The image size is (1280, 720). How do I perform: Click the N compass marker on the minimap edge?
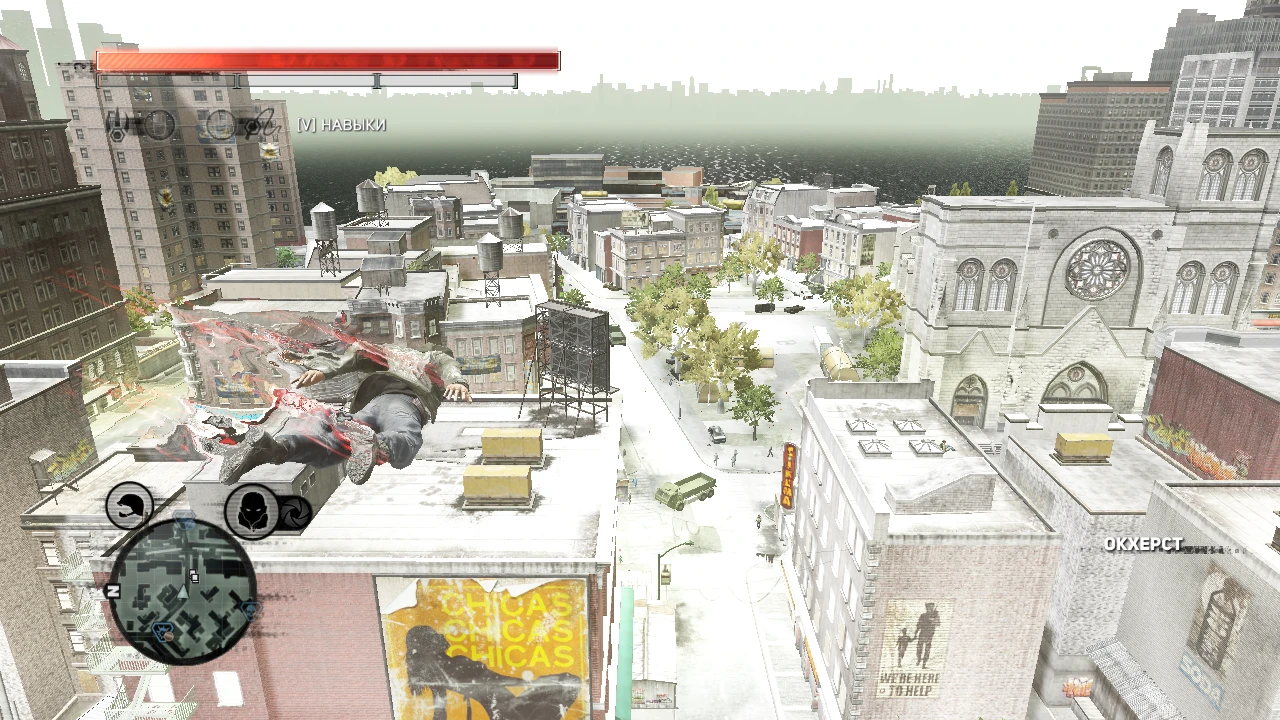[112, 591]
